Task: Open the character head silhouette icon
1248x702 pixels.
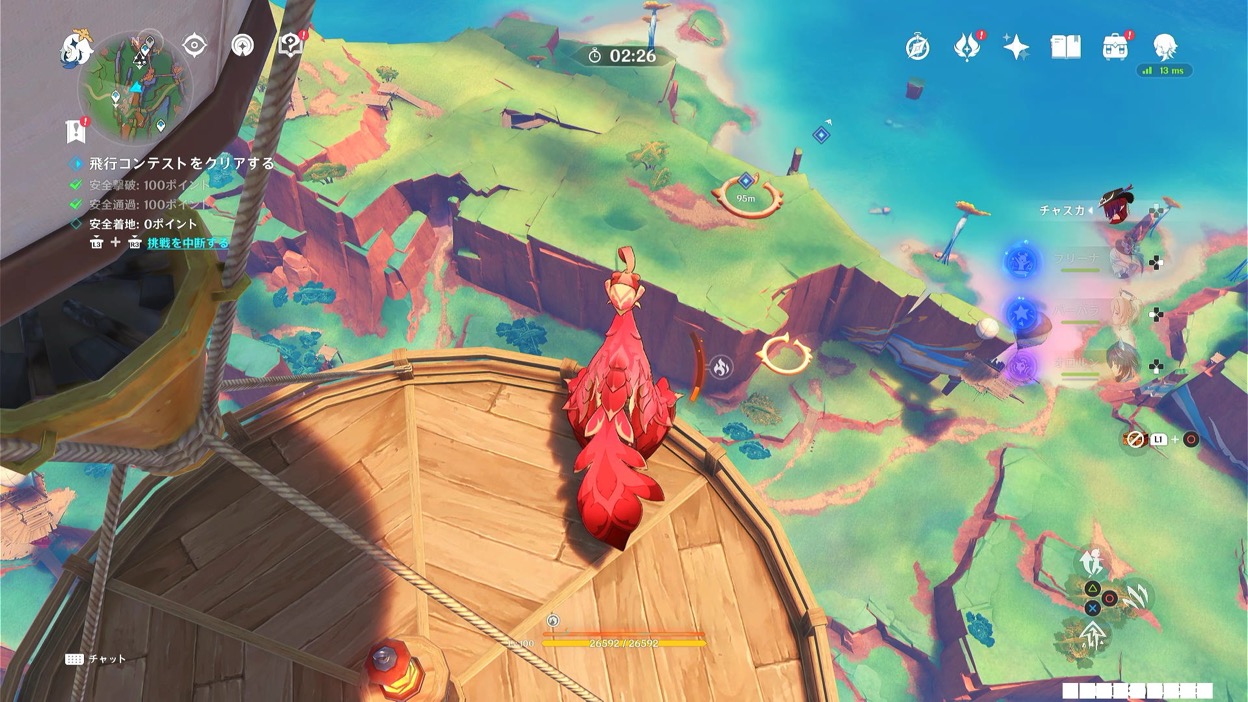Action: [1164, 46]
